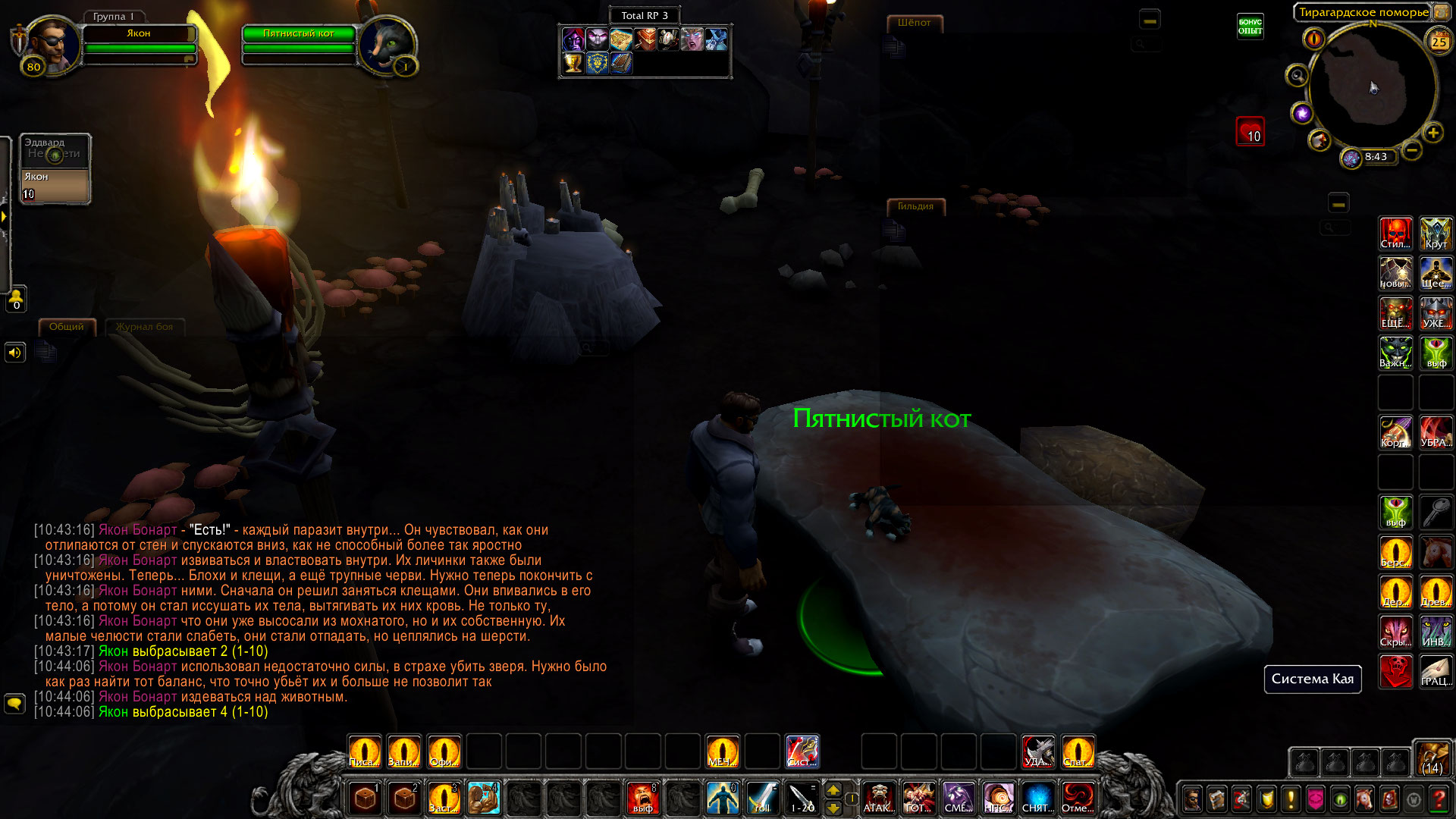This screenshot has height=819, width=1456.
Task: Open the backpack showing 14 free slots
Action: [1432, 758]
